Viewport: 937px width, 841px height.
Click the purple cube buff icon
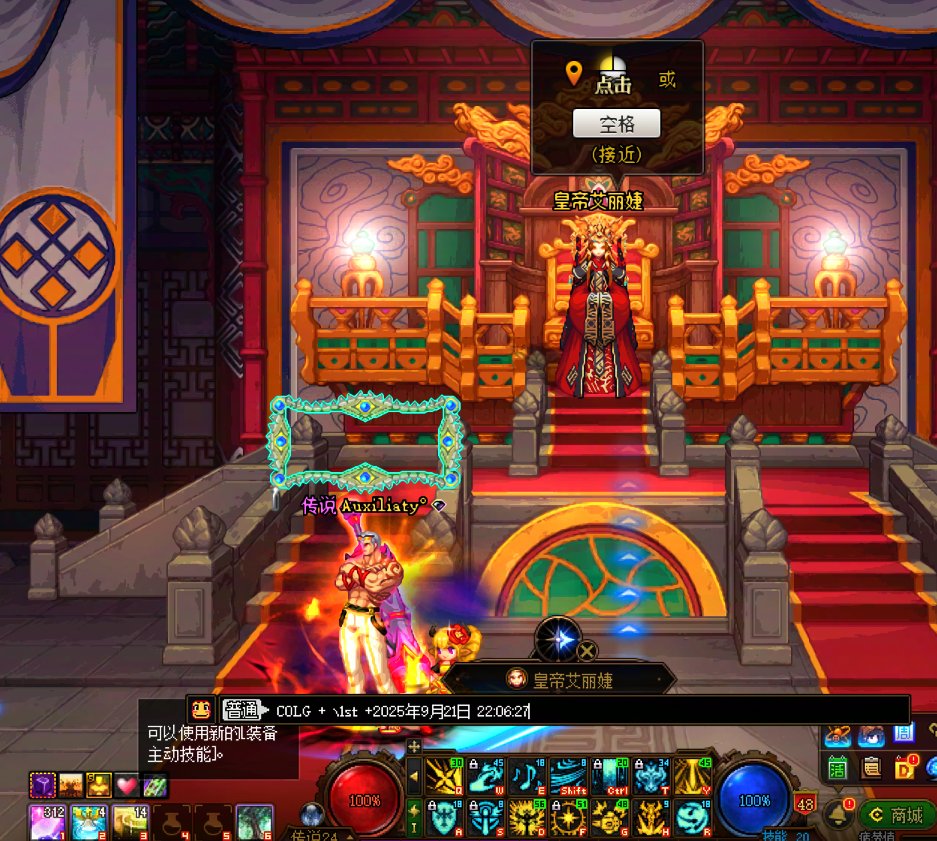pos(41,785)
